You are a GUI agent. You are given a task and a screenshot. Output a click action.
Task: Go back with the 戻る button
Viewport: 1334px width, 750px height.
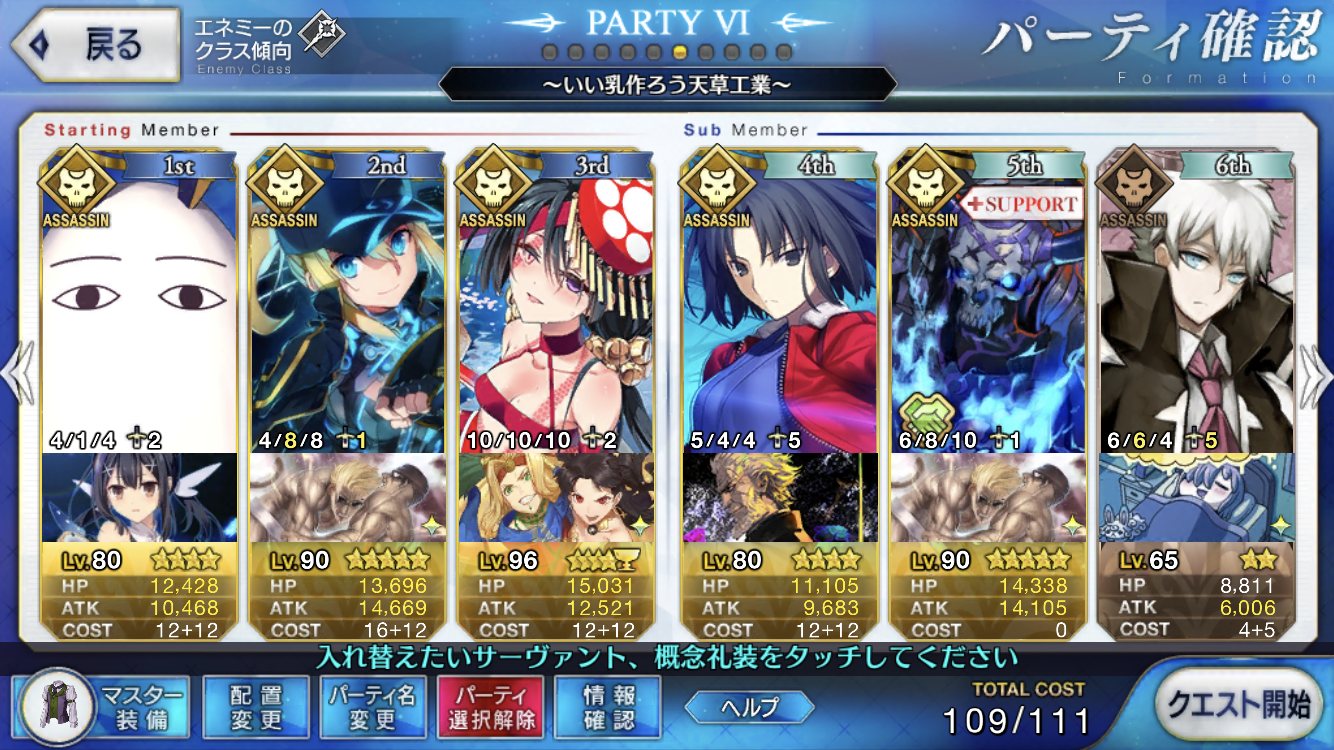pos(95,44)
